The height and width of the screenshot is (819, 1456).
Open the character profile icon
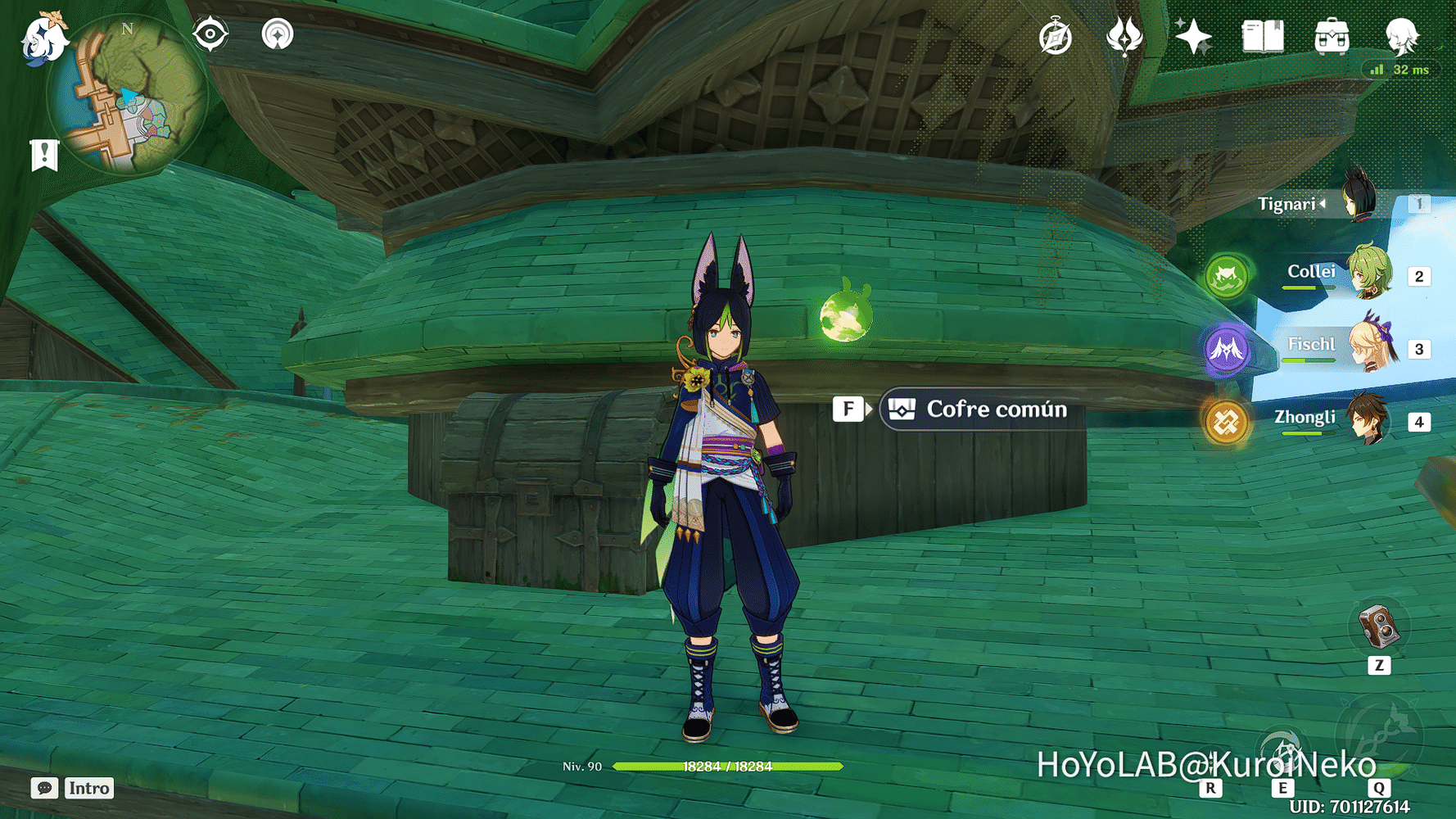1401,37
